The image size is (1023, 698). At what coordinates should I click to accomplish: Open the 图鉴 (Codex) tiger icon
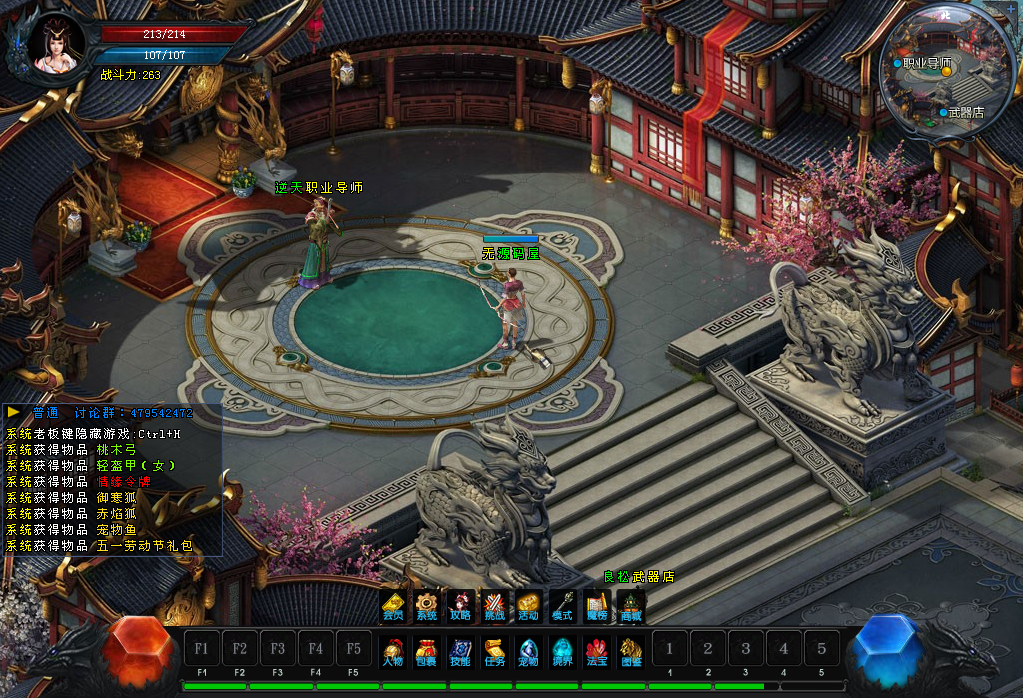coord(631,651)
